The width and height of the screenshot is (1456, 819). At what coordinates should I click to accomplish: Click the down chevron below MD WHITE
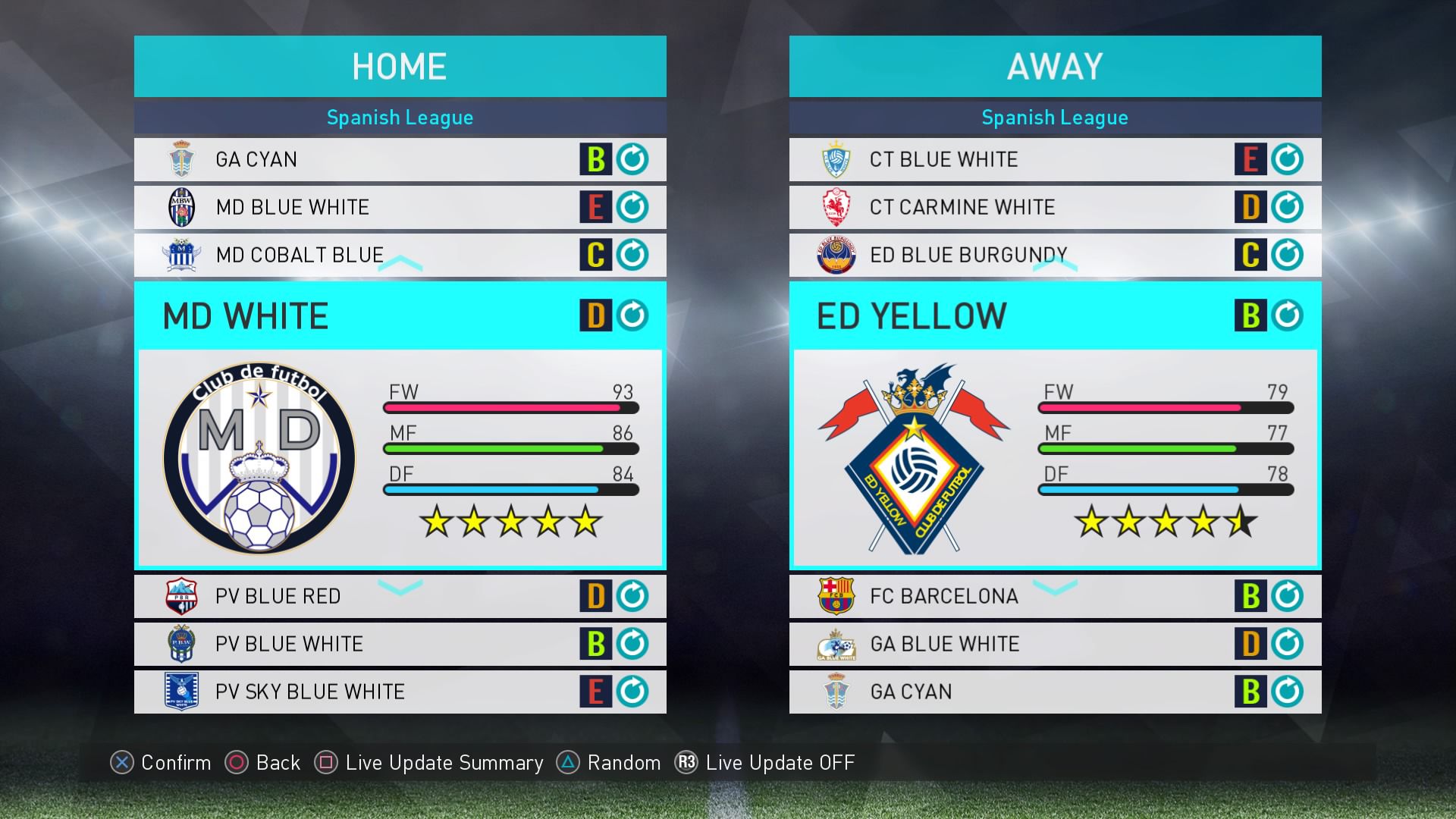click(x=400, y=588)
